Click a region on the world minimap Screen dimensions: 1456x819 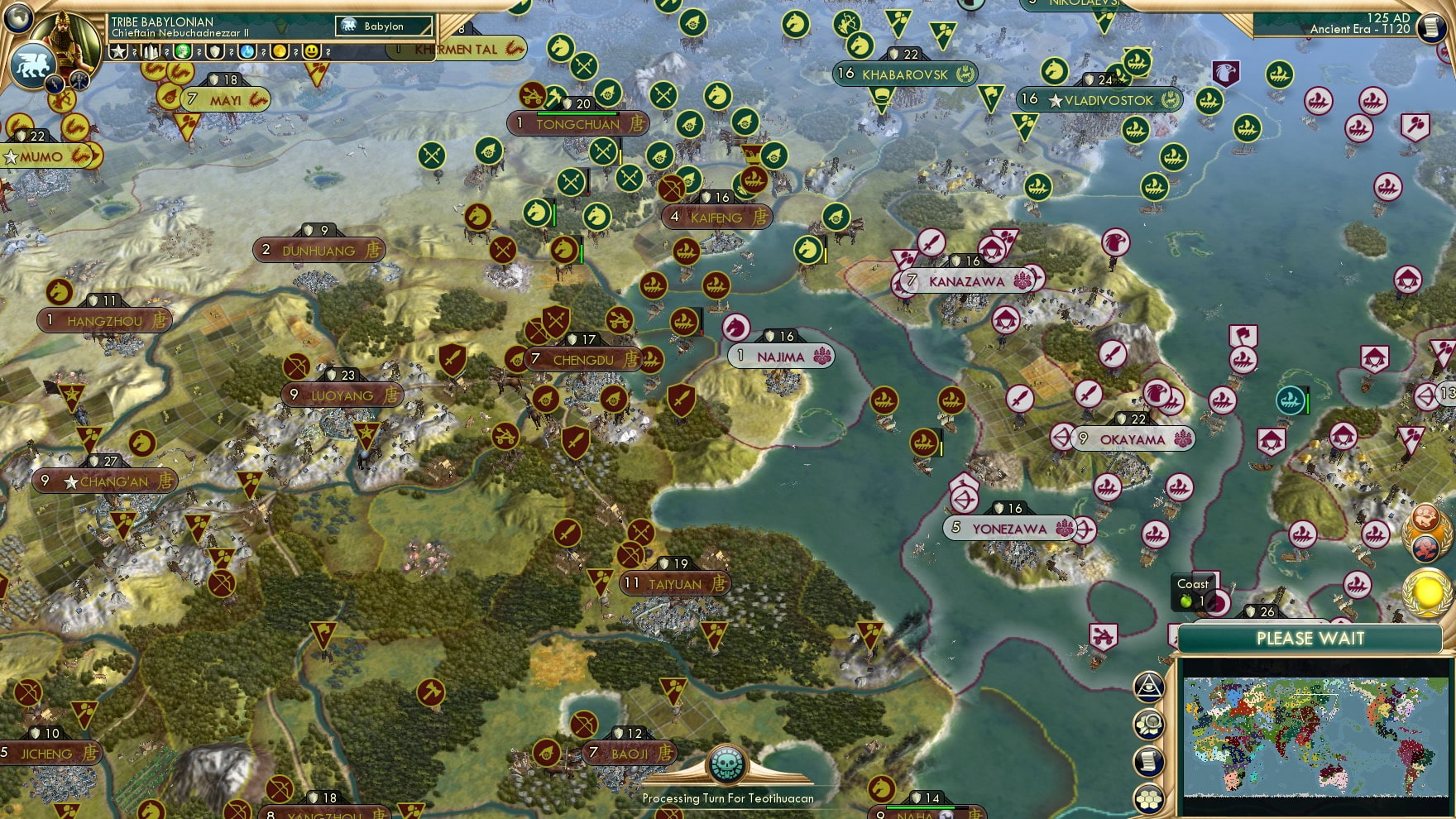point(1315,736)
